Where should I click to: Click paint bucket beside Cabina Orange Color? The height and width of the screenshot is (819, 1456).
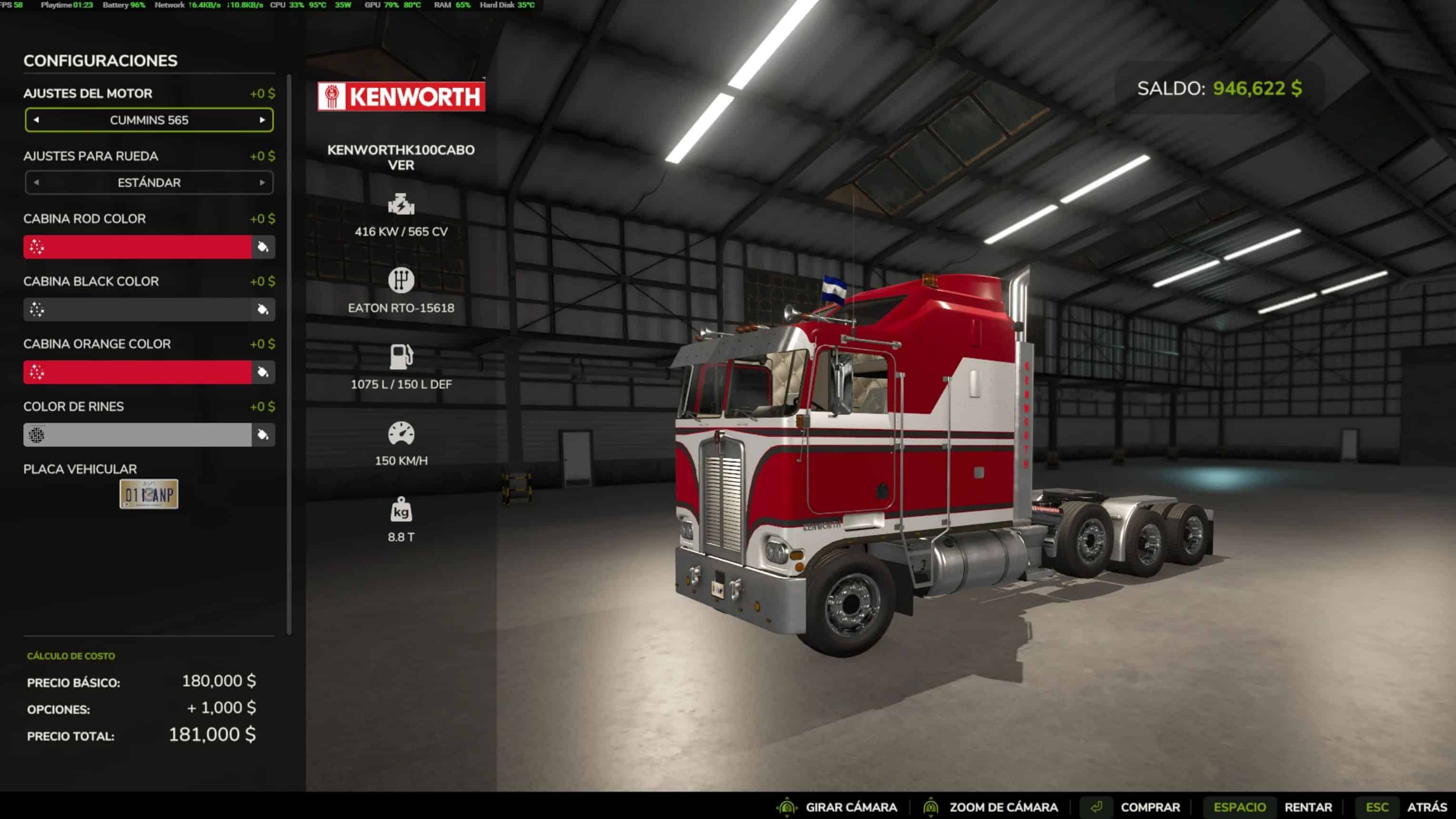pyautogui.click(x=263, y=373)
